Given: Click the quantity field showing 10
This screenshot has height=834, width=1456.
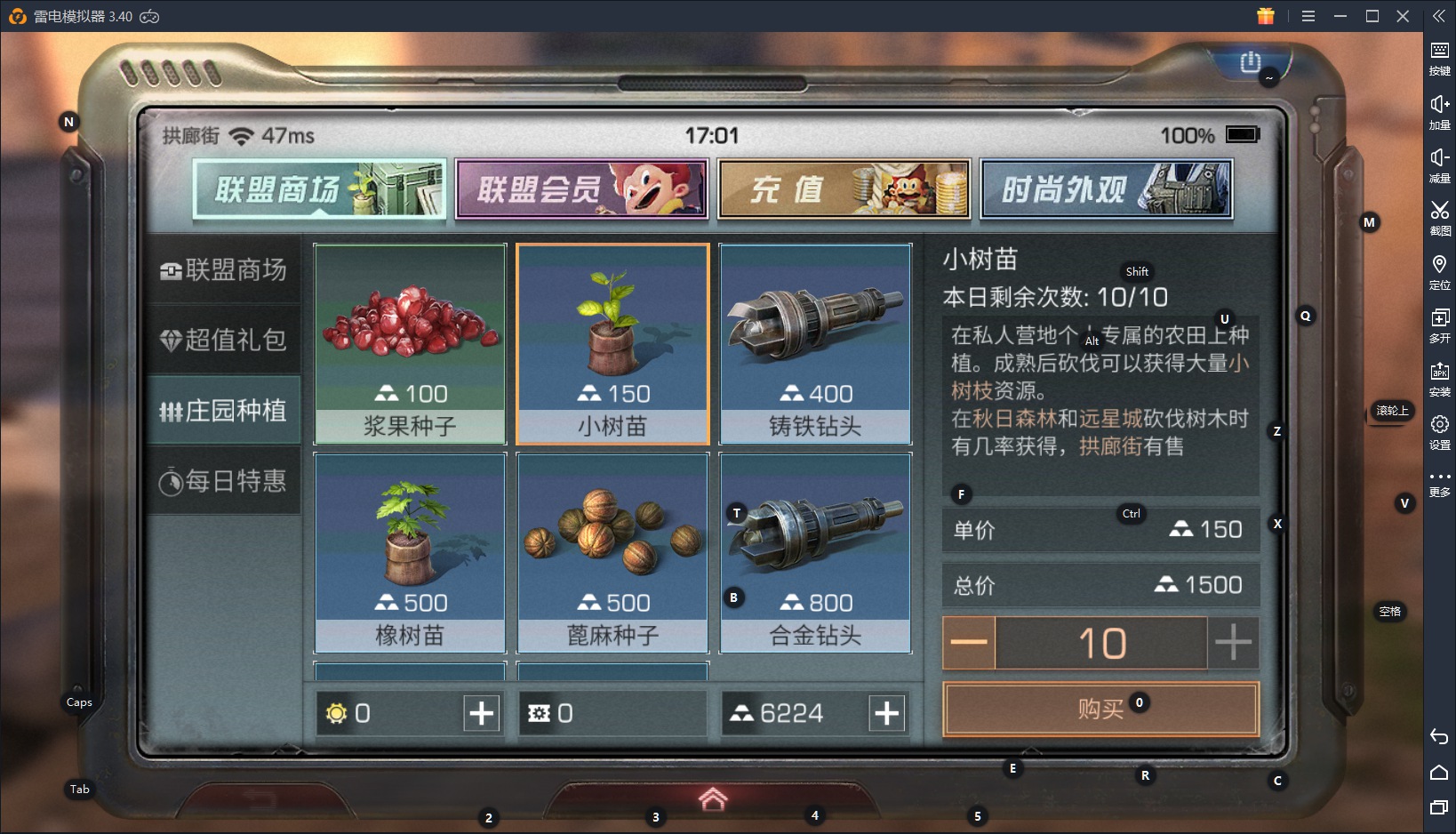Looking at the screenshot, I should (x=1101, y=642).
